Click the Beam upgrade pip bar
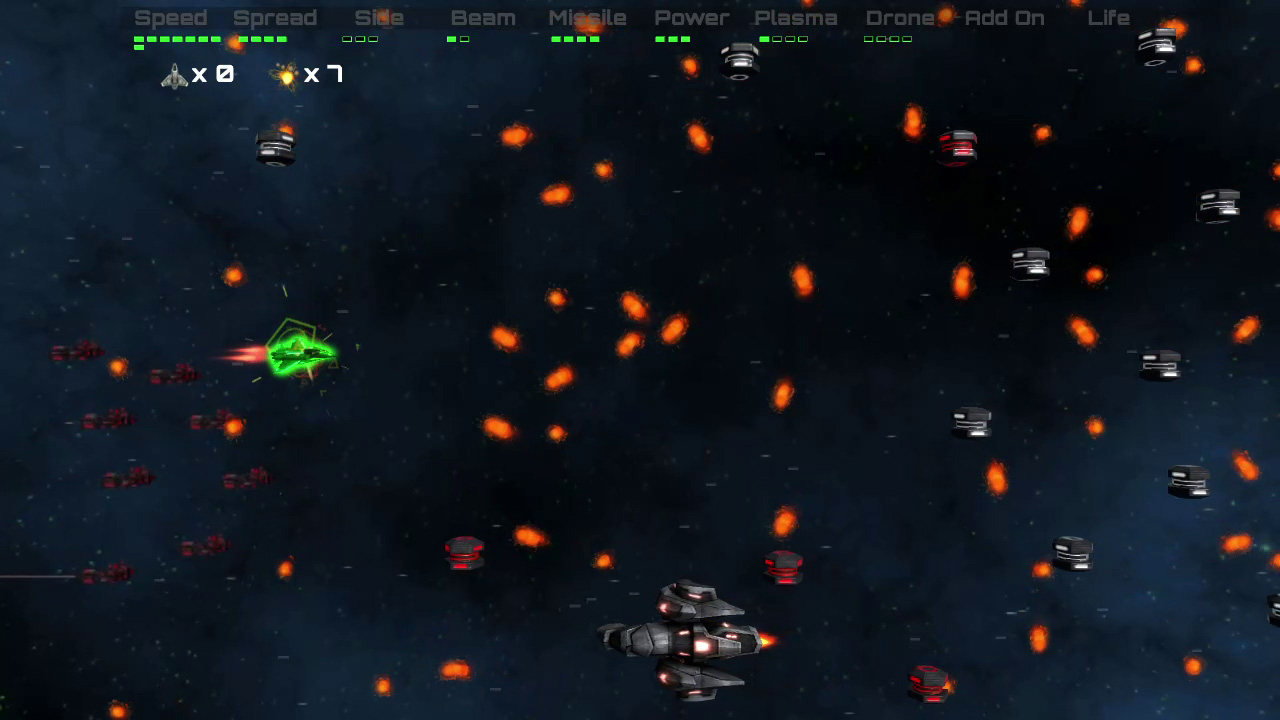The width and height of the screenshot is (1280, 720). pyautogui.click(x=456, y=40)
